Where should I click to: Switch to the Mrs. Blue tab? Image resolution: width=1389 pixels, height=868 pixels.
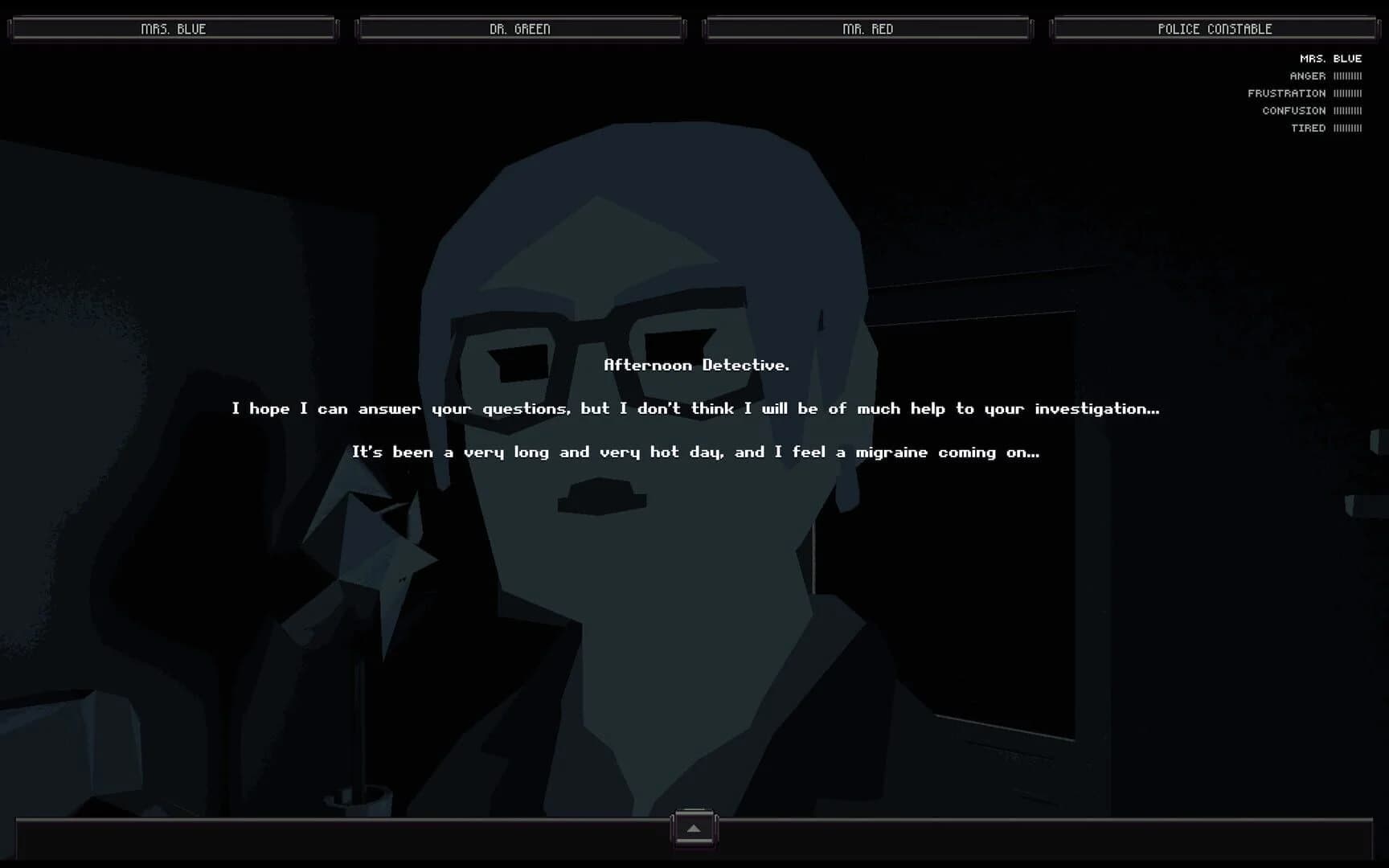pyautogui.click(x=172, y=28)
